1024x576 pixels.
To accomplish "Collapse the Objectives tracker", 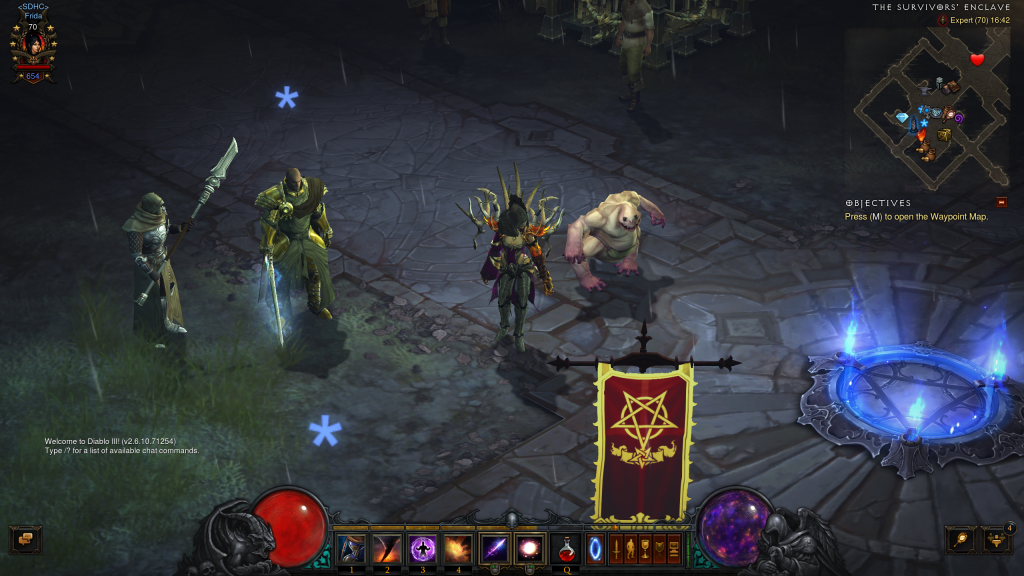I will 1001,202.
